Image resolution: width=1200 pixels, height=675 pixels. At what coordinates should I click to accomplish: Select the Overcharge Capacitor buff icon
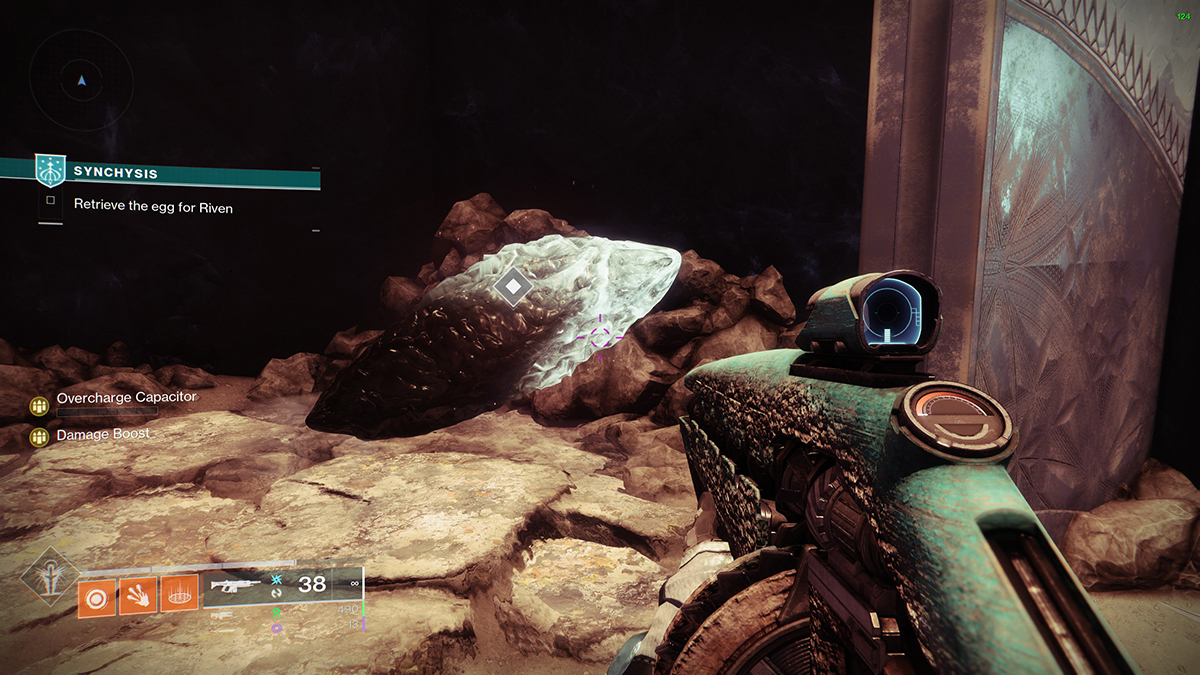tap(39, 405)
